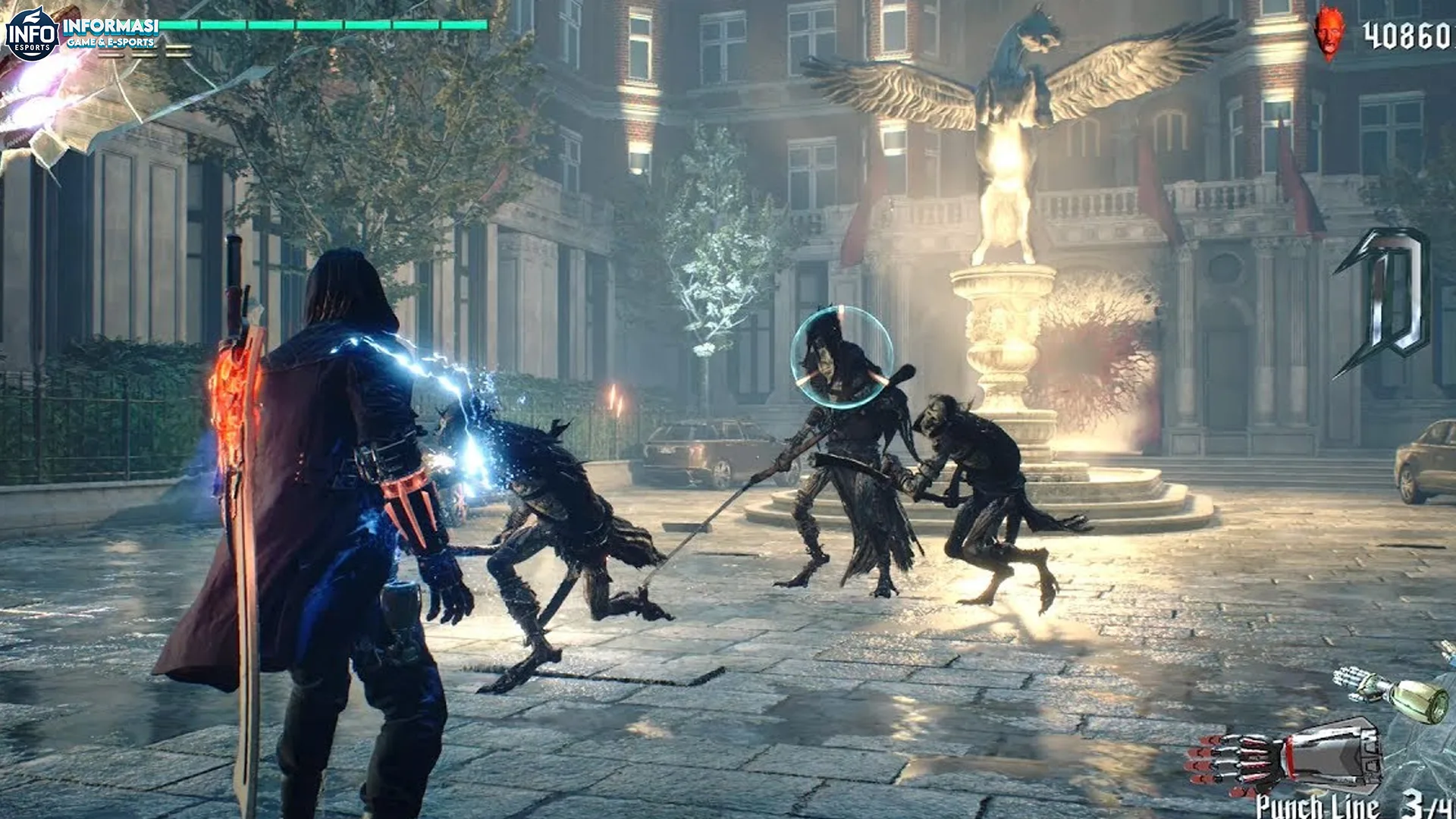Click the queued Devil Breaker arm icon

[x=1392, y=692]
